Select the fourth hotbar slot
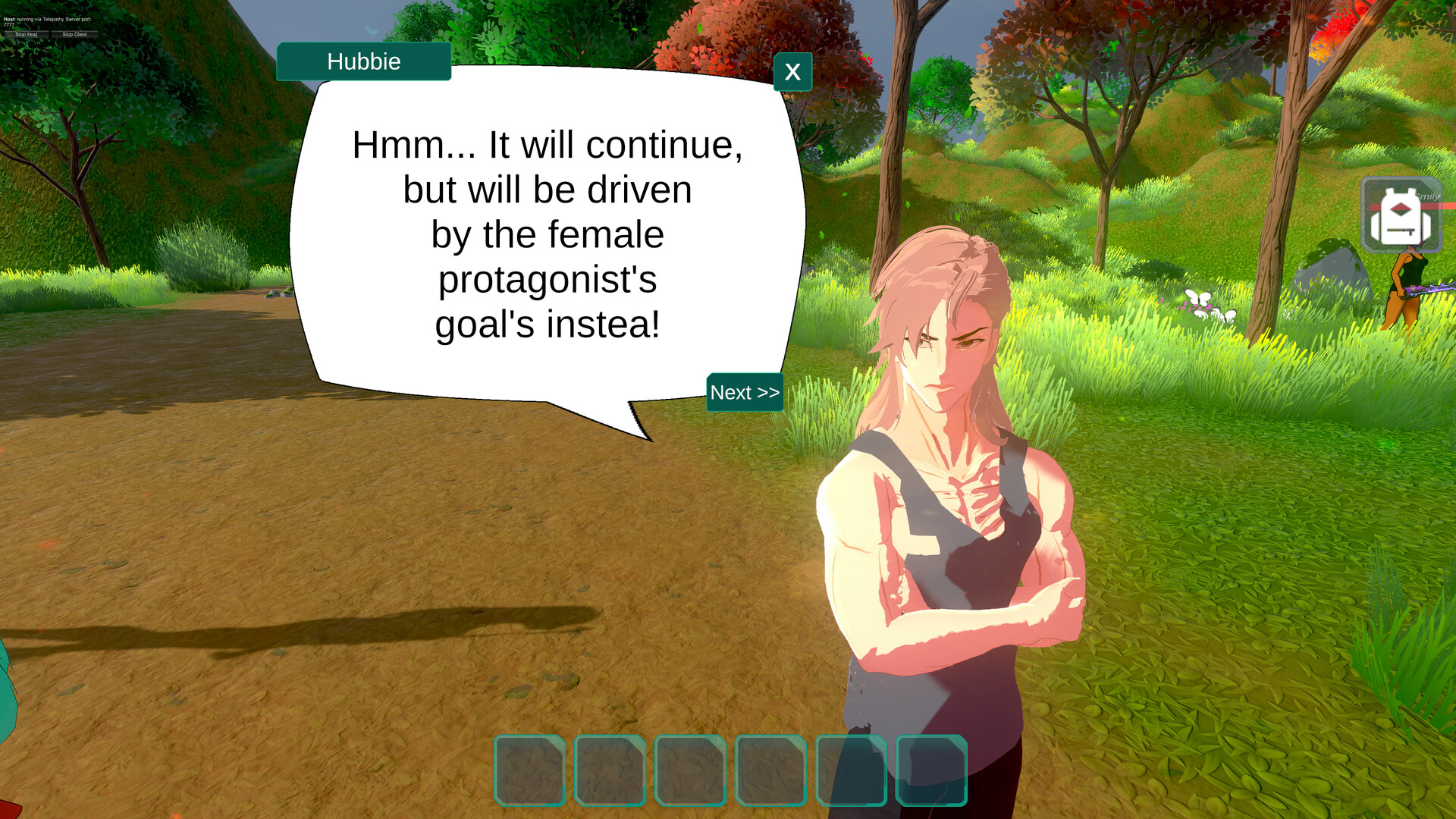 point(771,770)
